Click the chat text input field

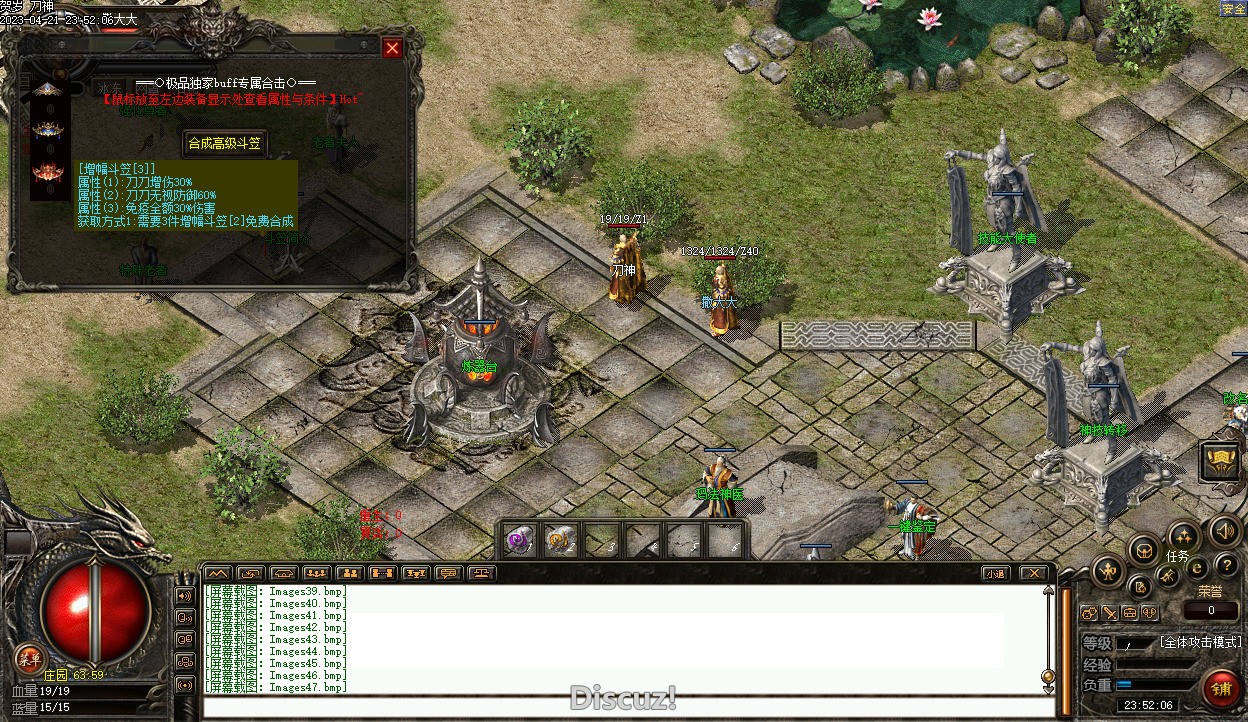point(620,709)
